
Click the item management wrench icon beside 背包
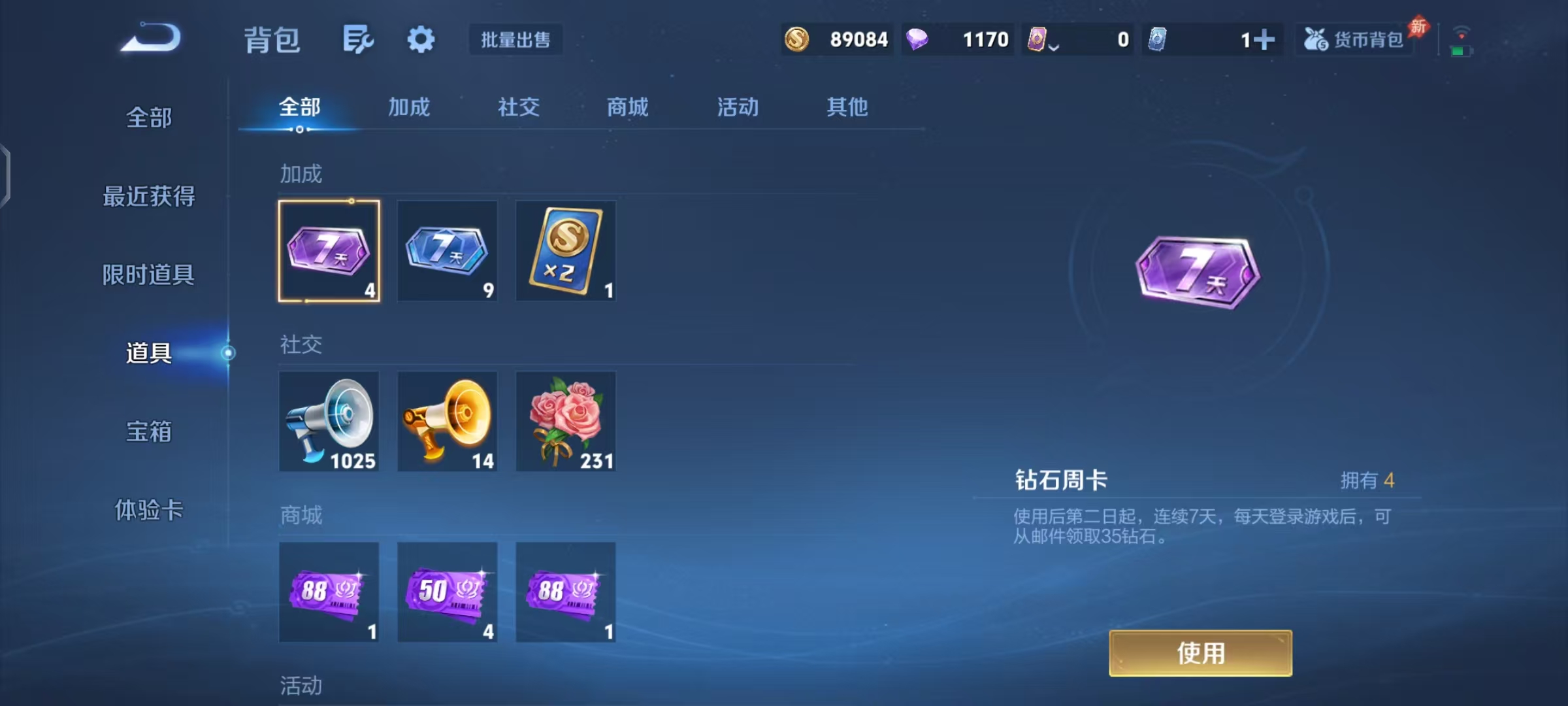pos(357,39)
